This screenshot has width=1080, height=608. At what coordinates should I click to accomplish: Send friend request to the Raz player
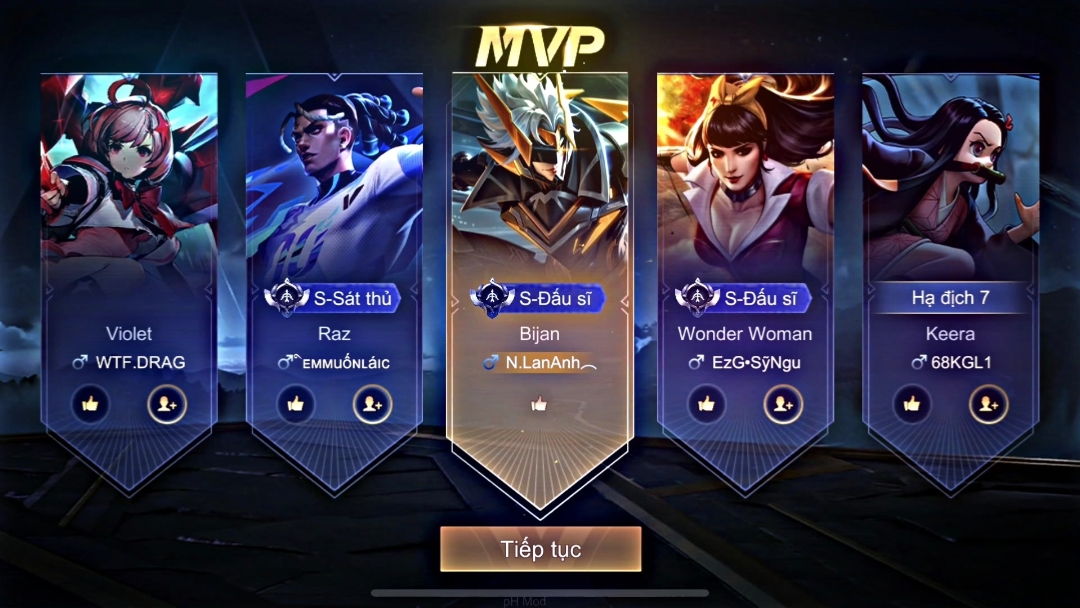pos(372,404)
